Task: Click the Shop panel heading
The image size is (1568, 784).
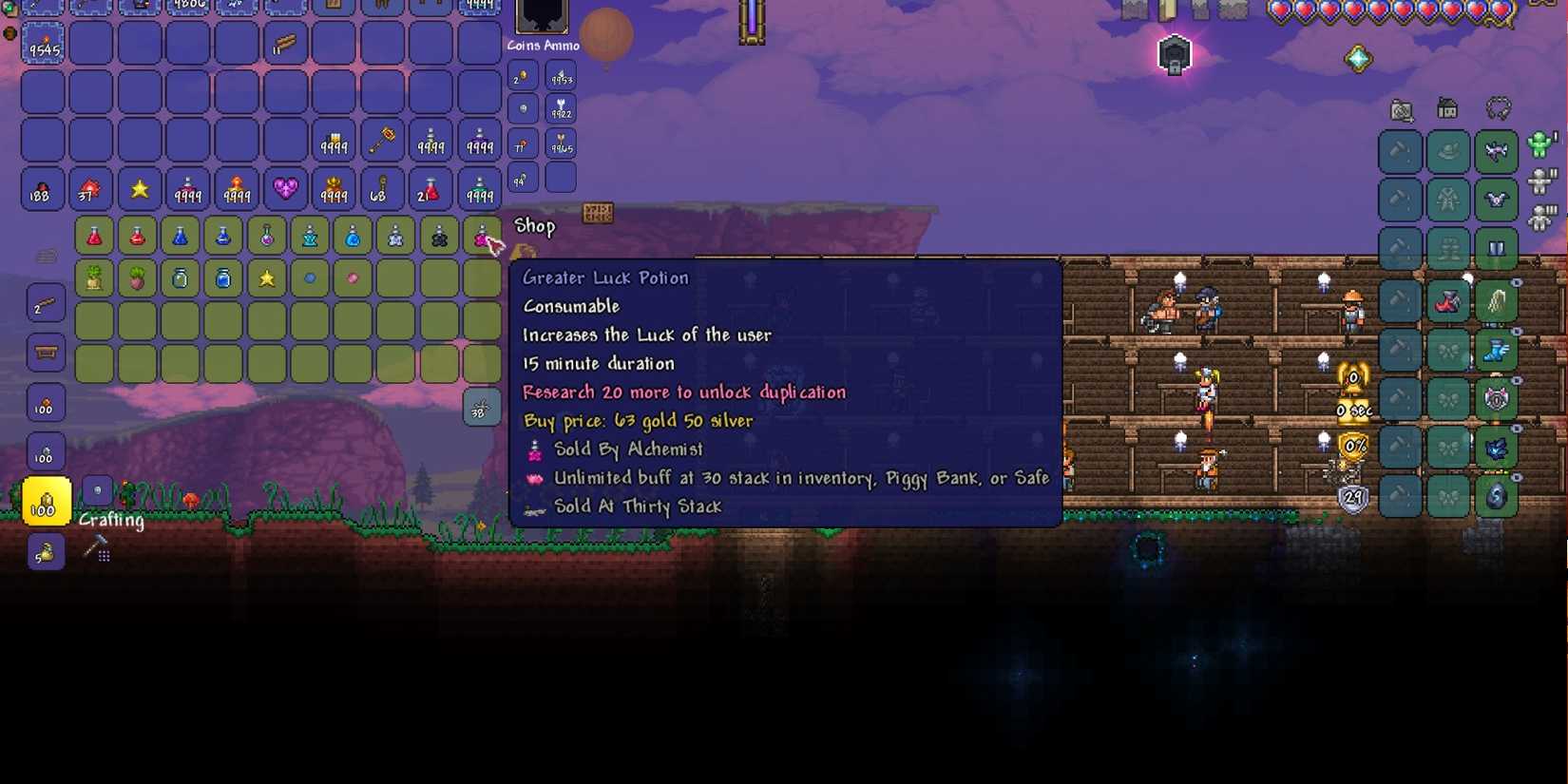Action: coord(534,226)
